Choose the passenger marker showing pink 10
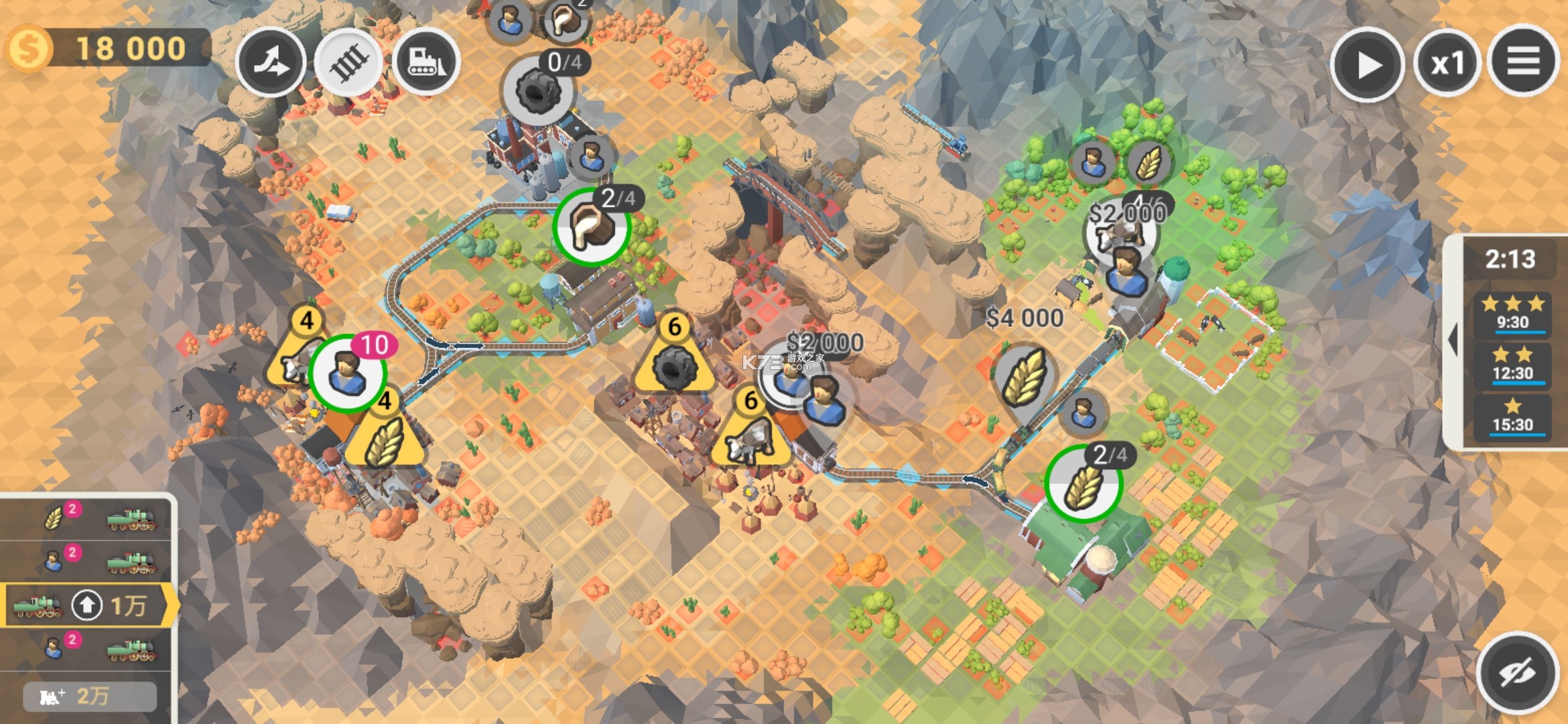Image resolution: width=1568 pixels, height=724 pixels. pos(348,373)
